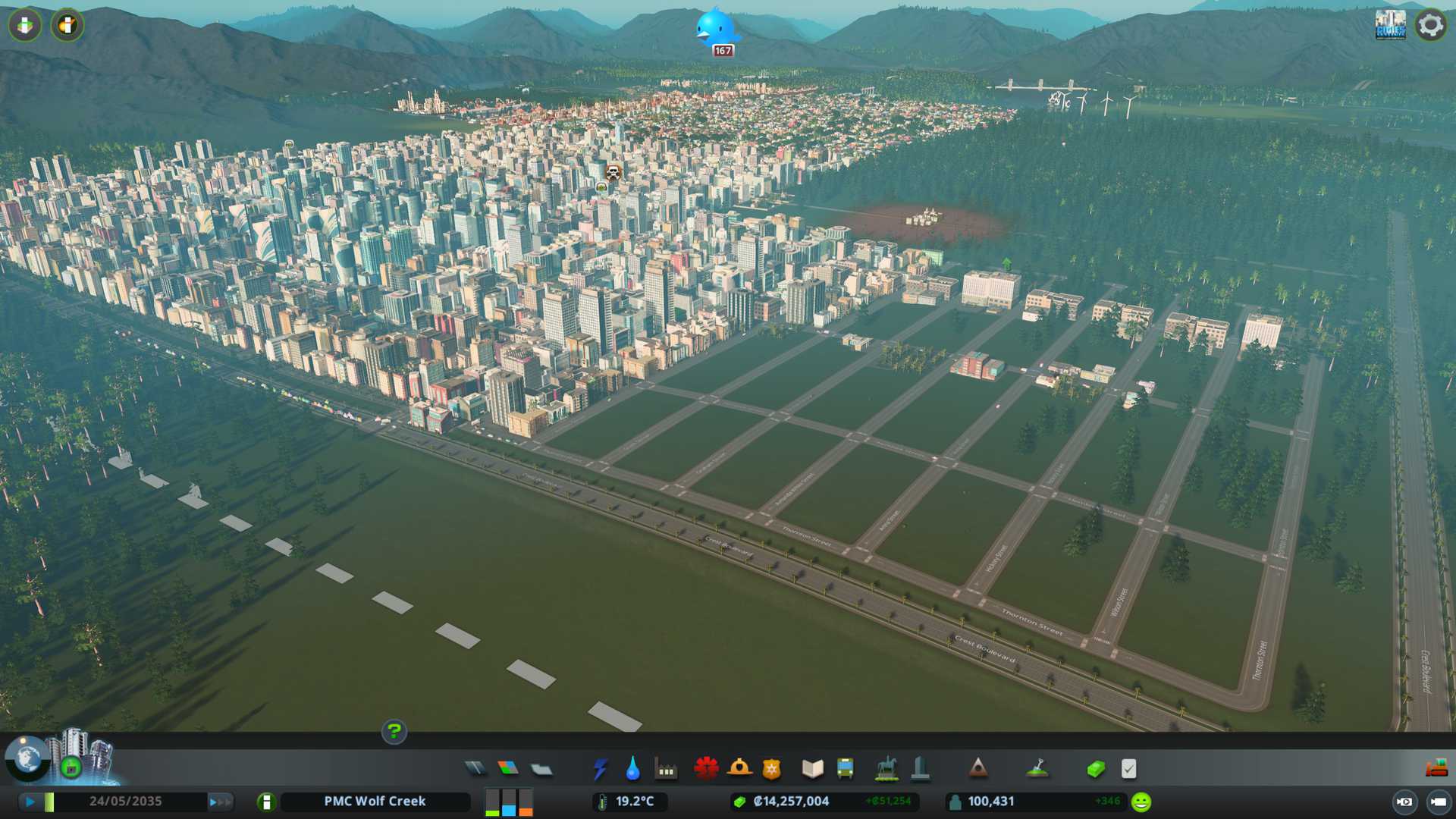Open the Districts painting menu
This screenshot has height=819, width=1456.
[541, 769]
